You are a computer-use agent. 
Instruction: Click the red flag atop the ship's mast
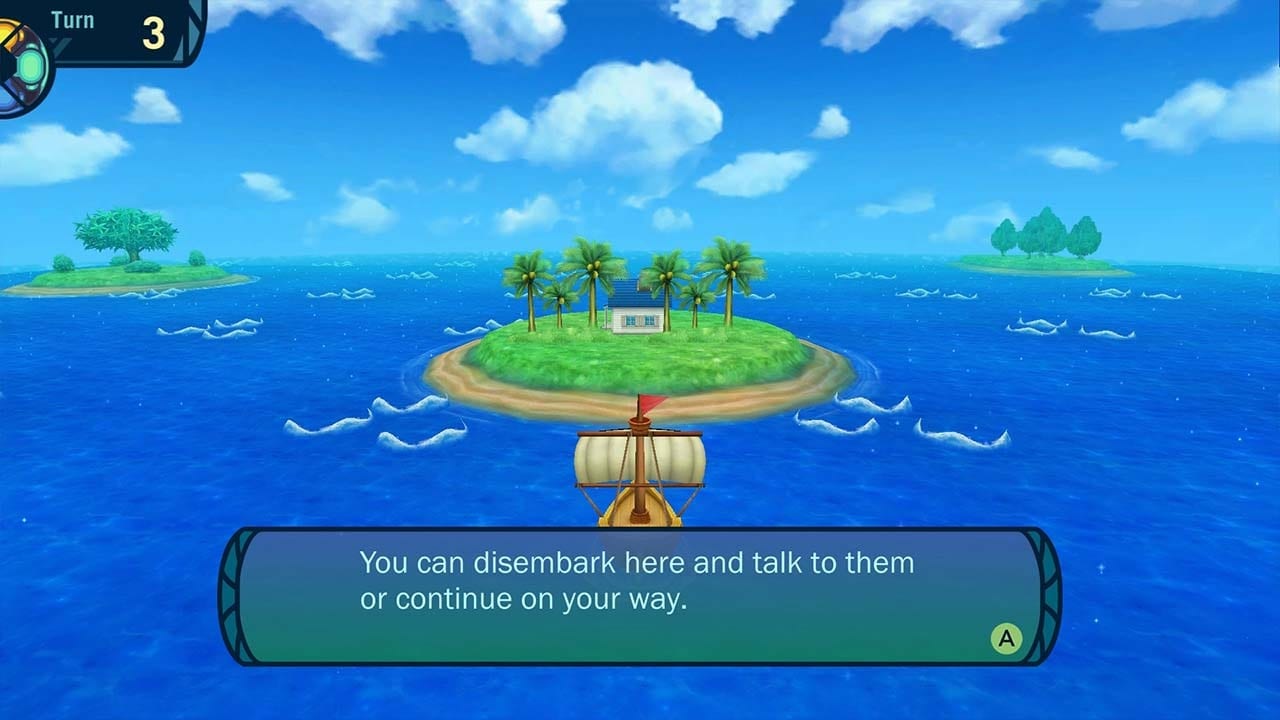click(x=649, y=403)
